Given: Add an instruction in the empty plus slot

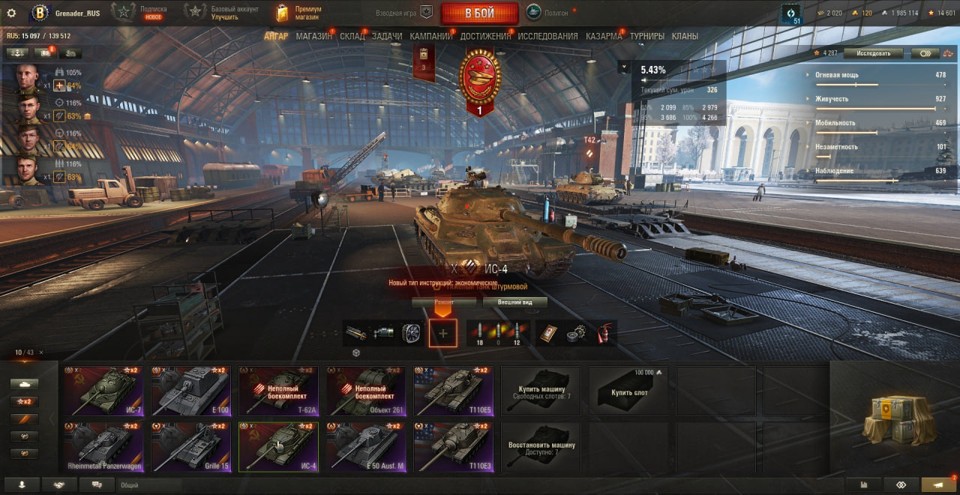Looking at the screenshot, I should click(x=443, y=333).
